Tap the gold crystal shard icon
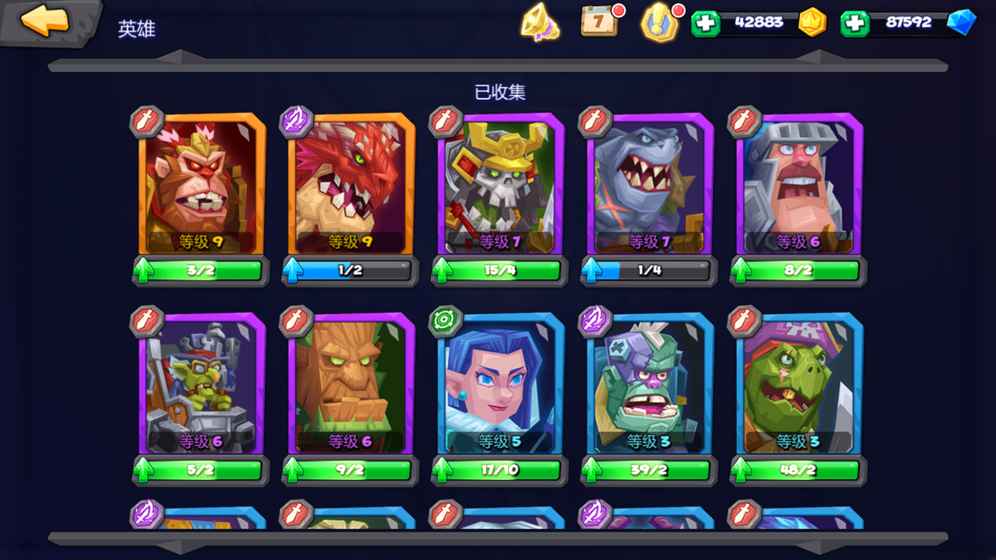 click(540, 22)
